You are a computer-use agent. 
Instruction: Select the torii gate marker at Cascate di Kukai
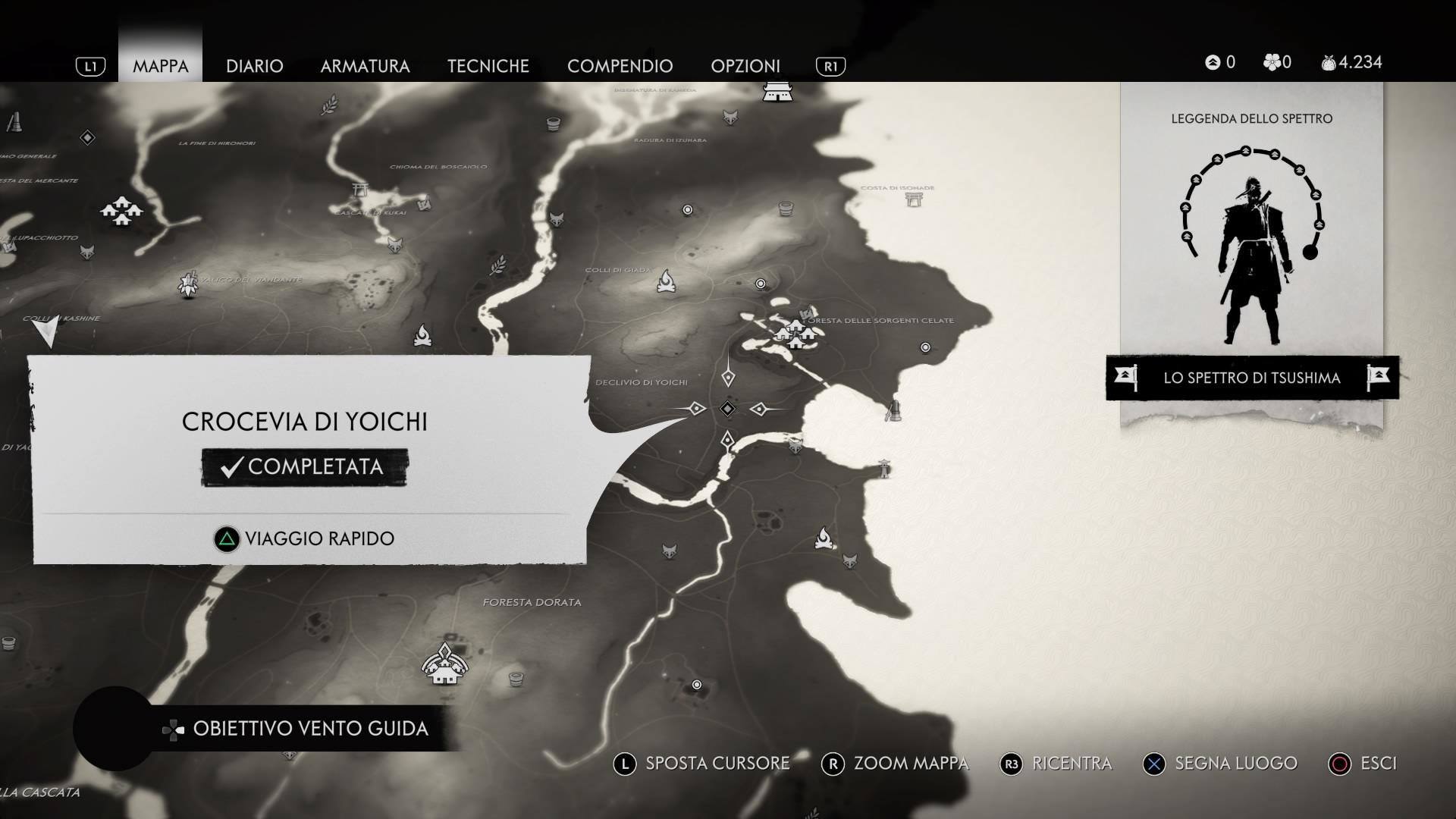tap(361, 191)
